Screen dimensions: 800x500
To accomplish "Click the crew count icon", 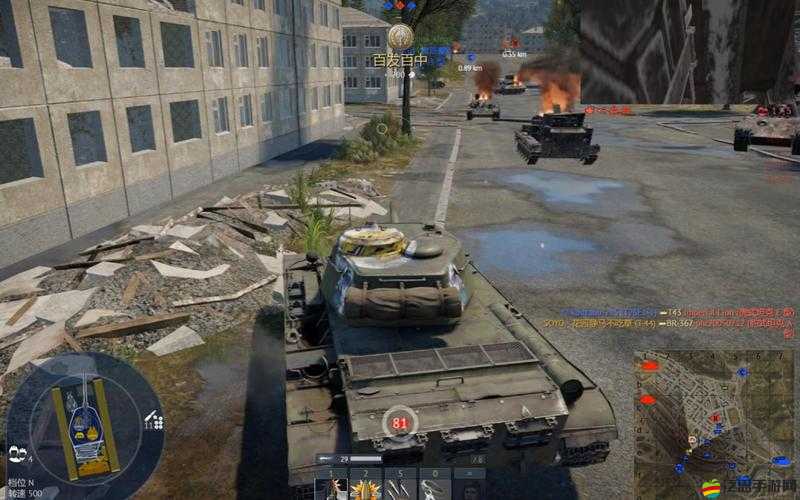I will pyautogui.click(x=17, y=452).
